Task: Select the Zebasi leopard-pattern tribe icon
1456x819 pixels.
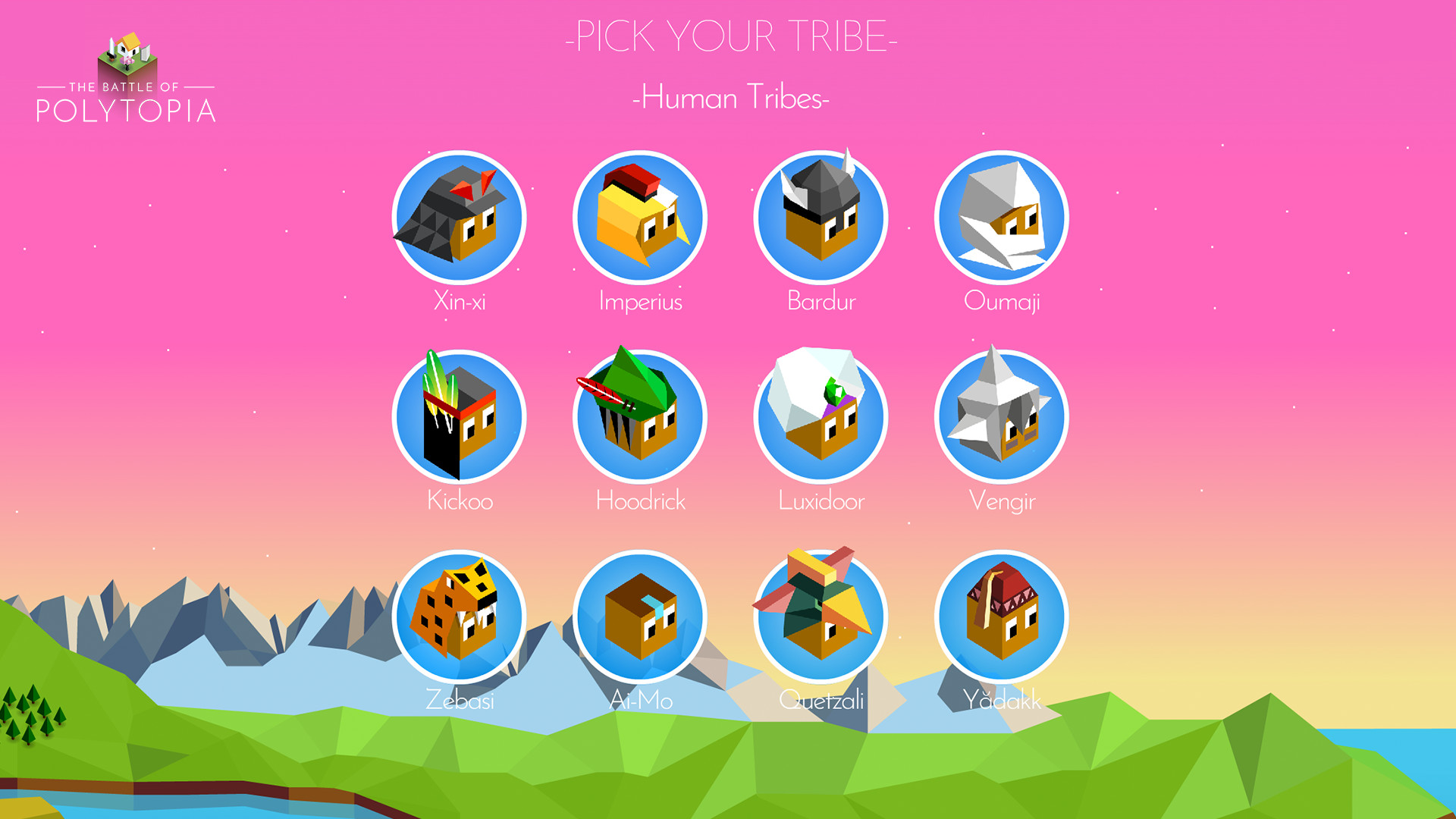Action: (458, 617)
